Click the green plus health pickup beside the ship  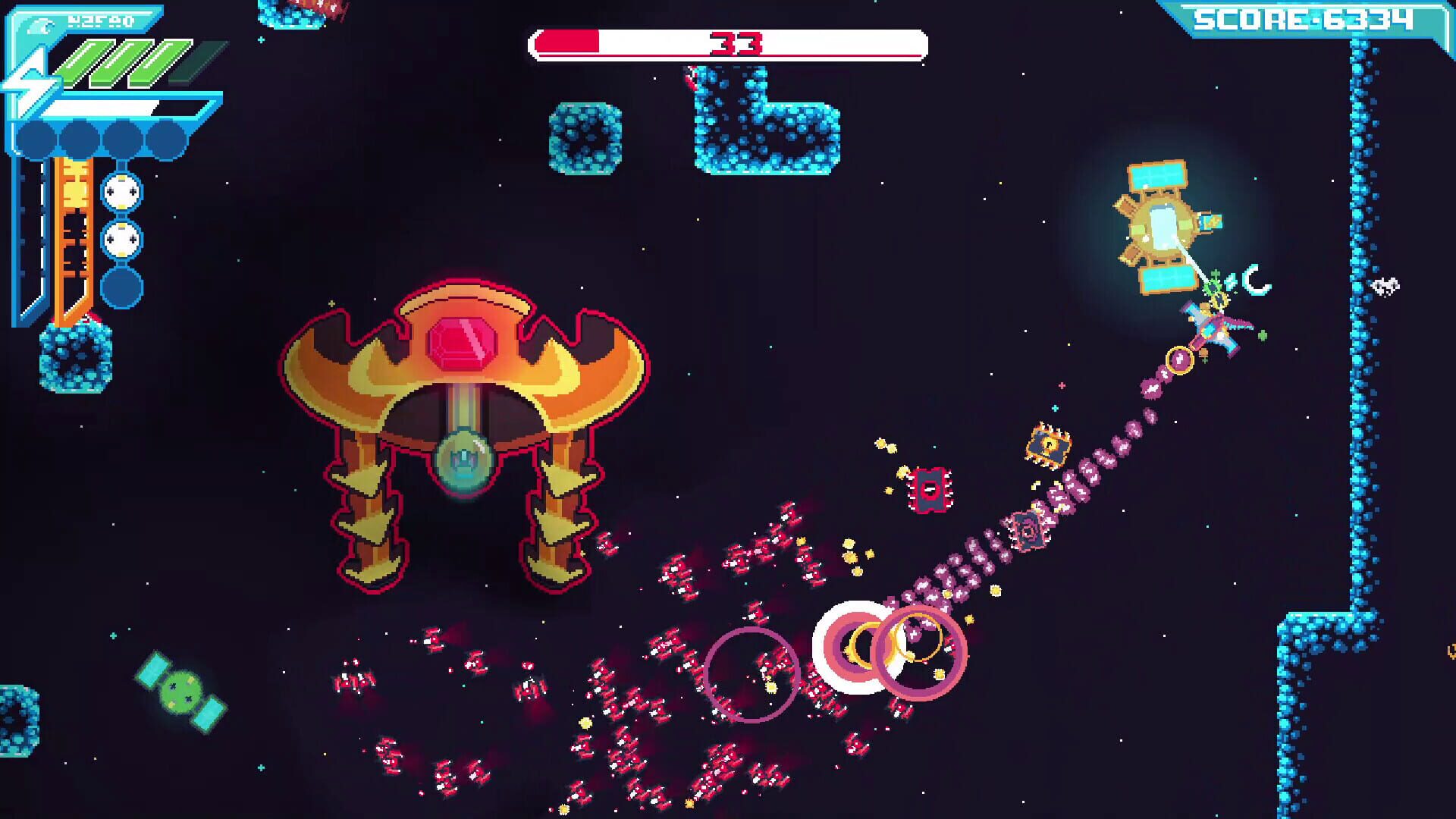1263,334
